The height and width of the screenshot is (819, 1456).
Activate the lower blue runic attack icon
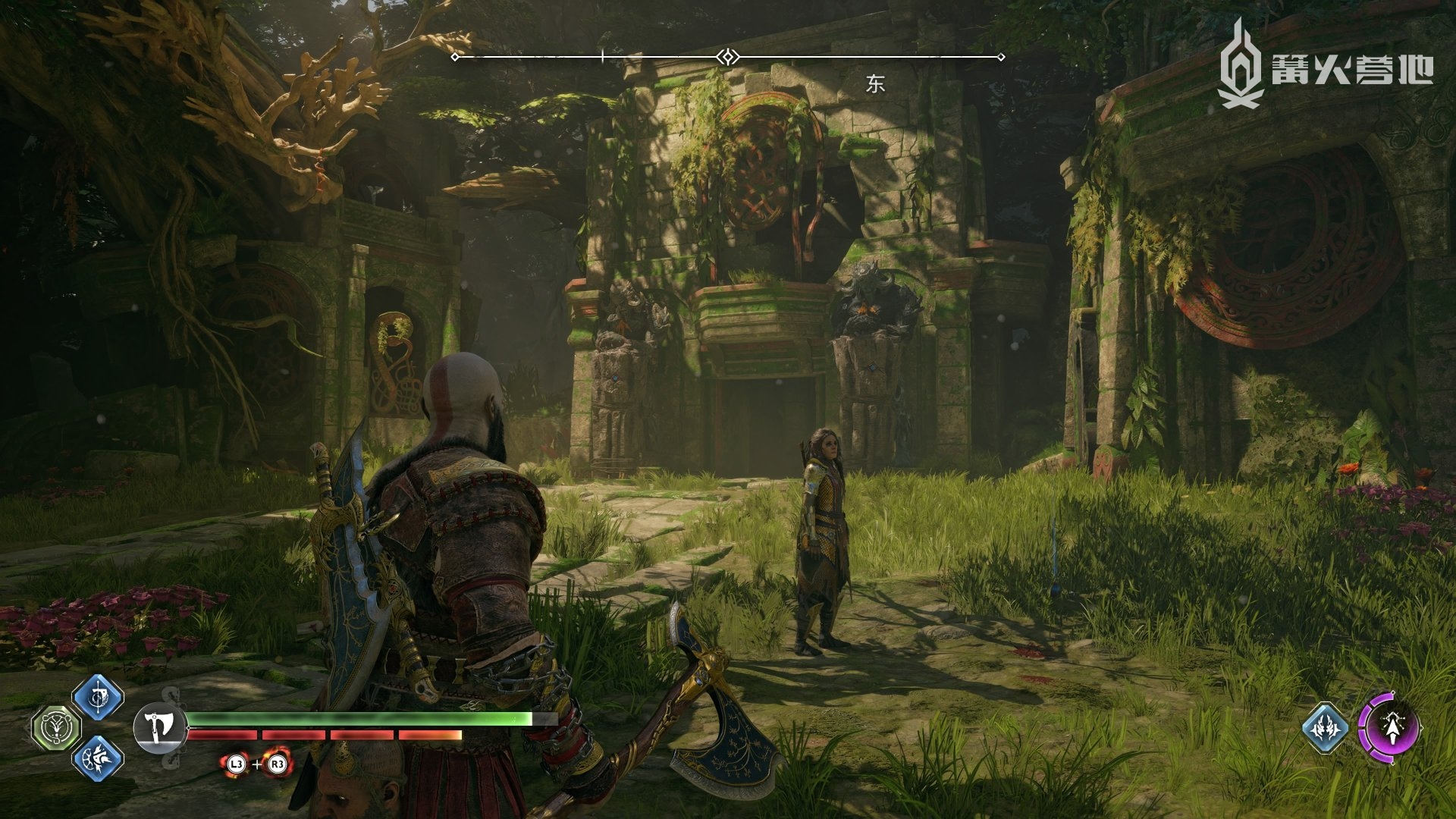(98, 758)
